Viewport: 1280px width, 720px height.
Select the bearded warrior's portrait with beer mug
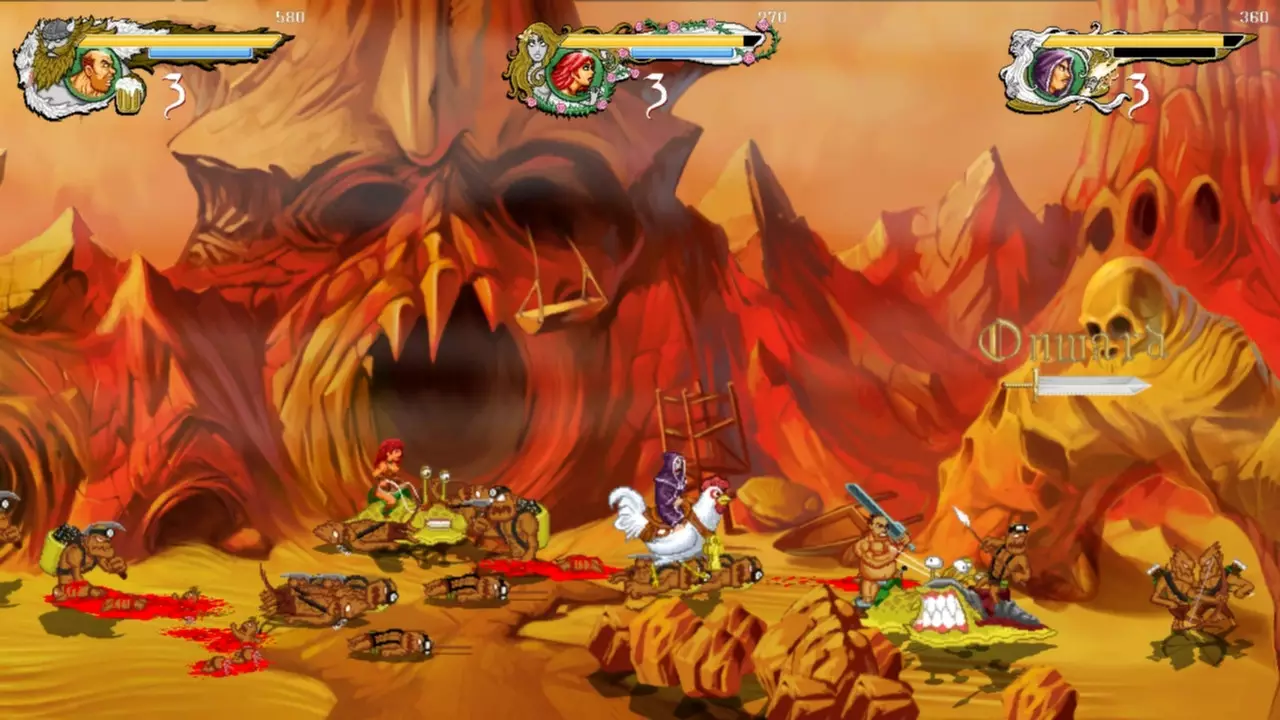tap(95, 72)
